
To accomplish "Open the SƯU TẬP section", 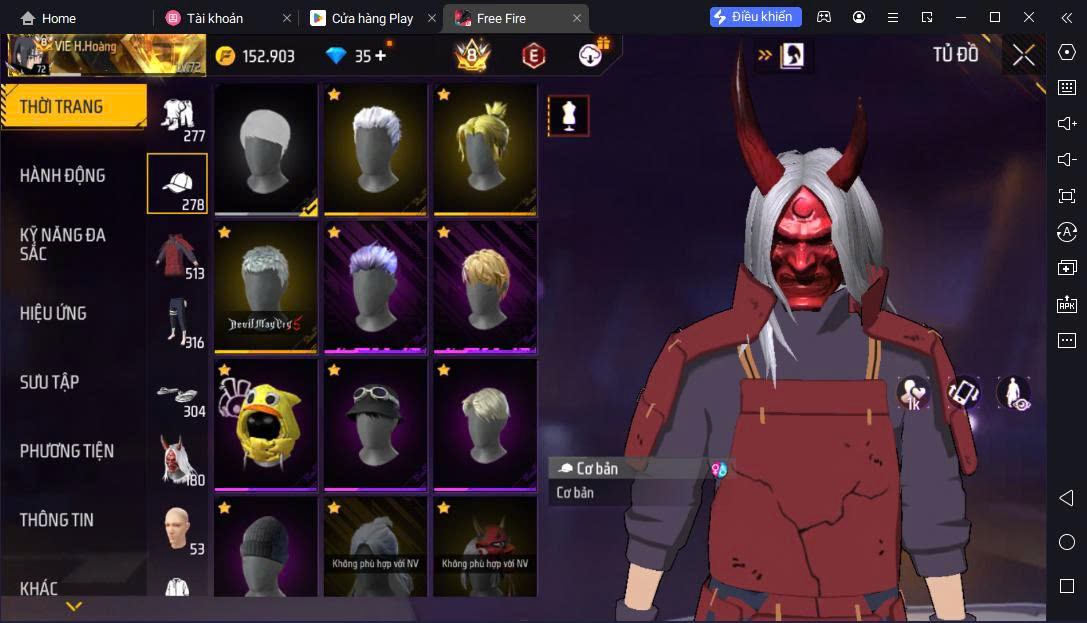I will pos(49,382).
